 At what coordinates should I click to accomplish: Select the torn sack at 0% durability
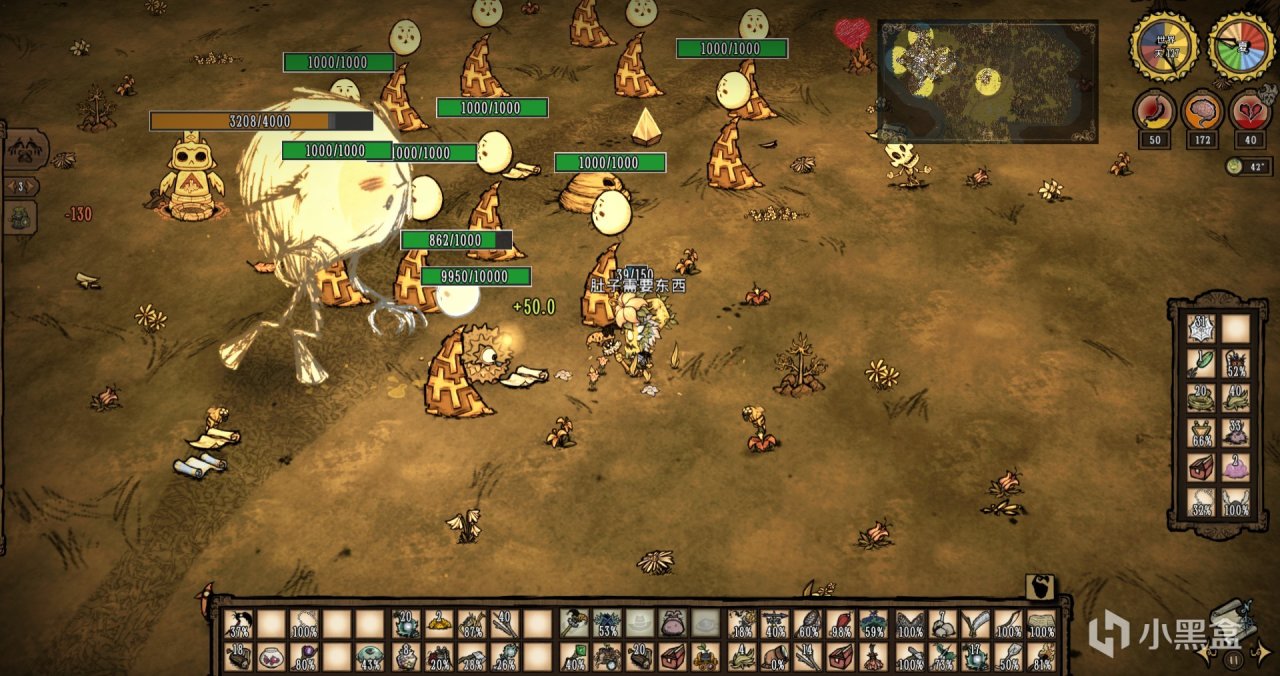point(774,657)
